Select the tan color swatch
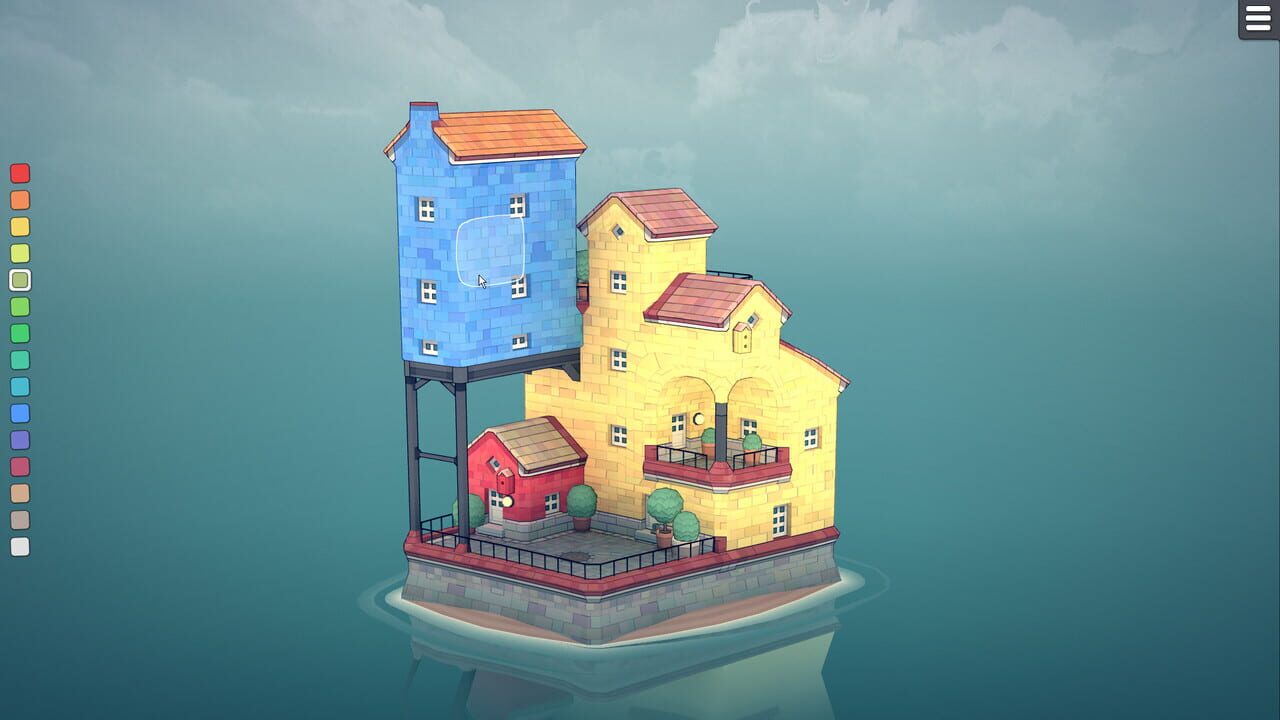This screenshot has width=1280, height=720. [x=20, y=492]
